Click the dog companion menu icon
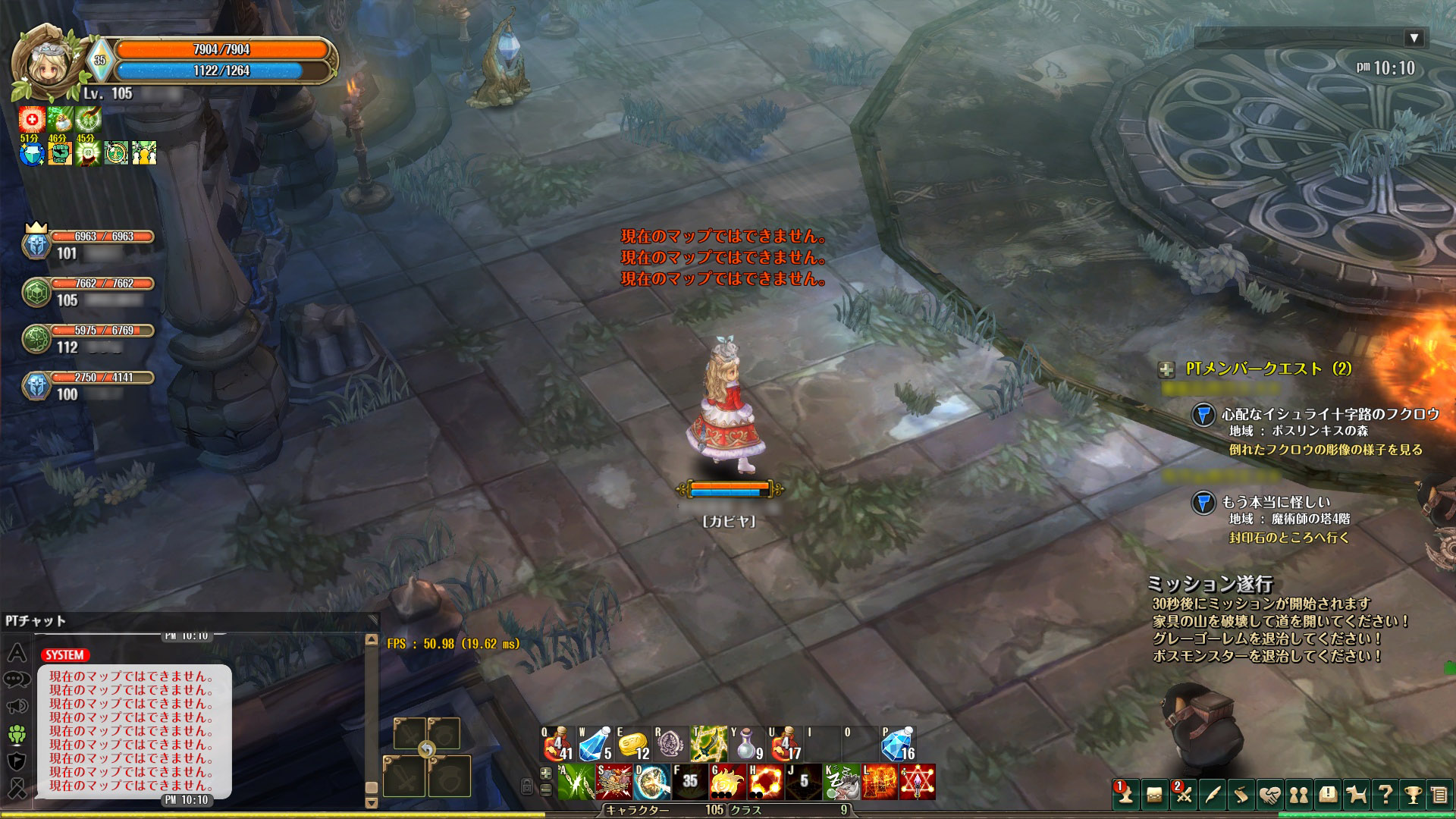Image resolution: width=1456 pixels, height=819 pixels. (x=1356, y=794)
